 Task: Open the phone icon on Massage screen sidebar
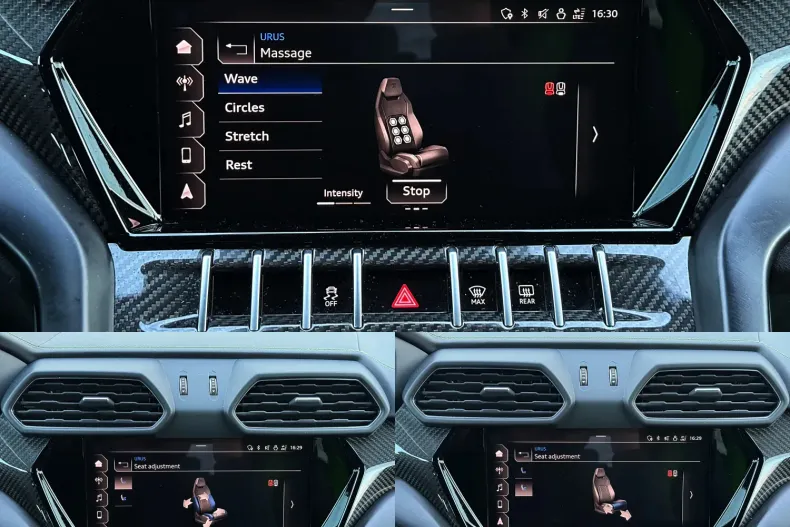186,155
